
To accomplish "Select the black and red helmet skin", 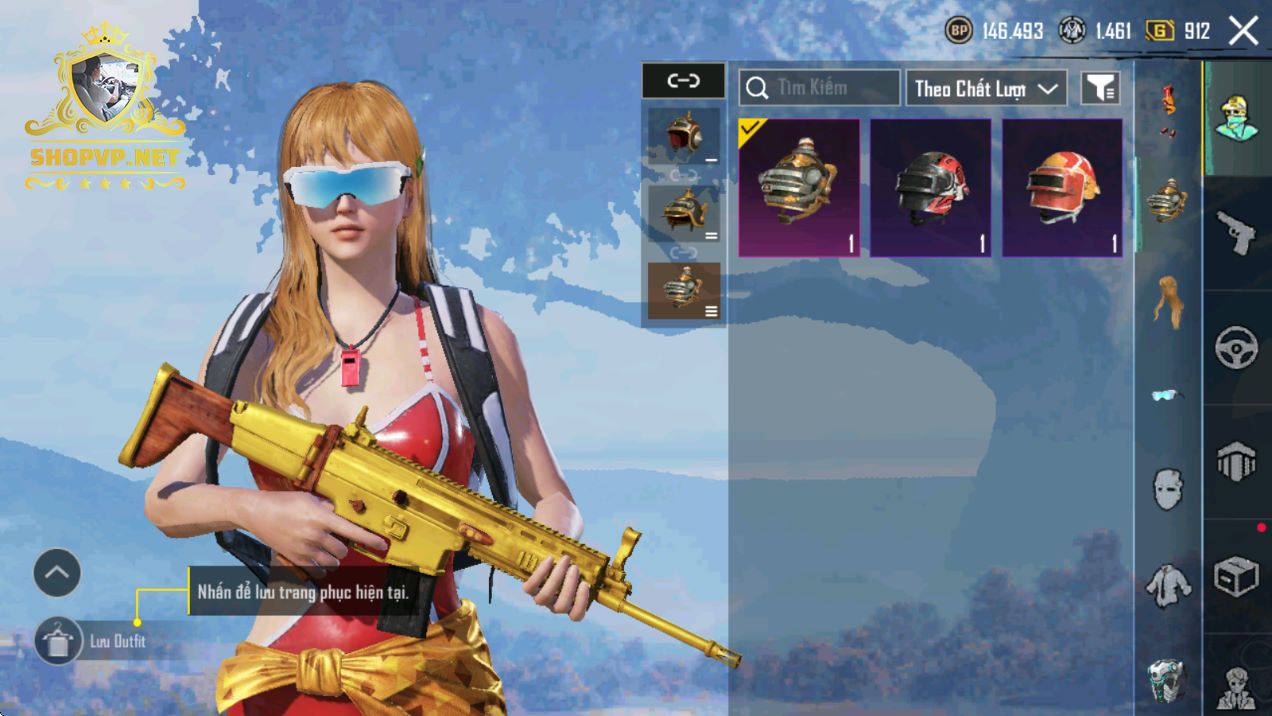I will point(930,188).
